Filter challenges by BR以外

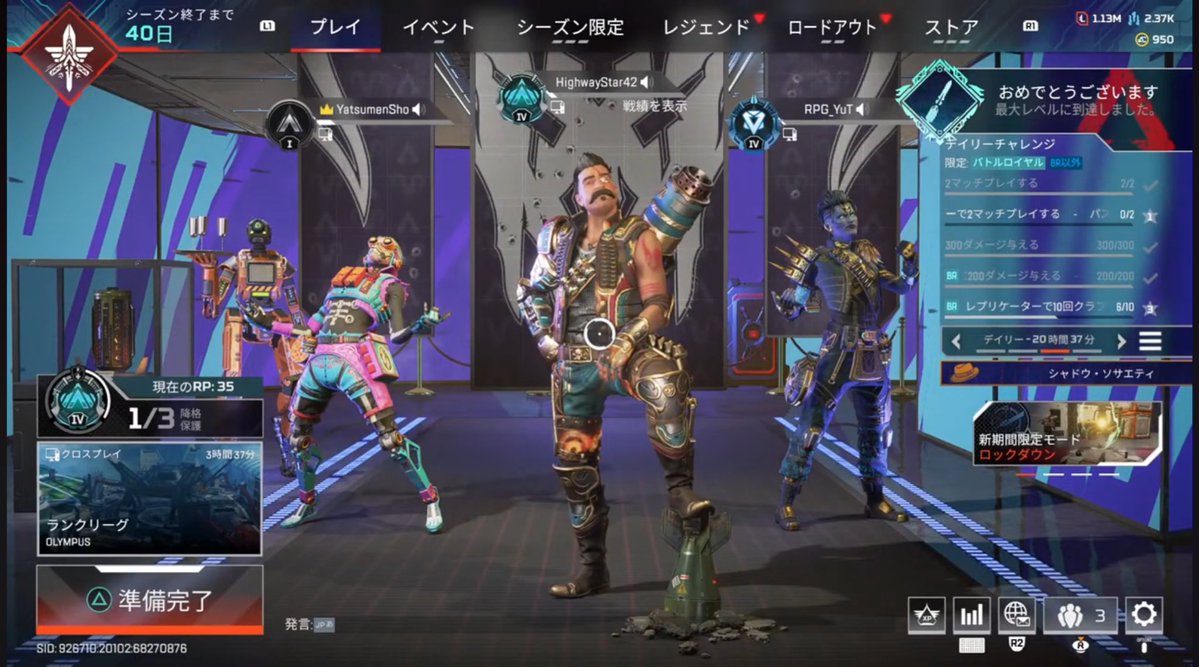point(1066,162)
